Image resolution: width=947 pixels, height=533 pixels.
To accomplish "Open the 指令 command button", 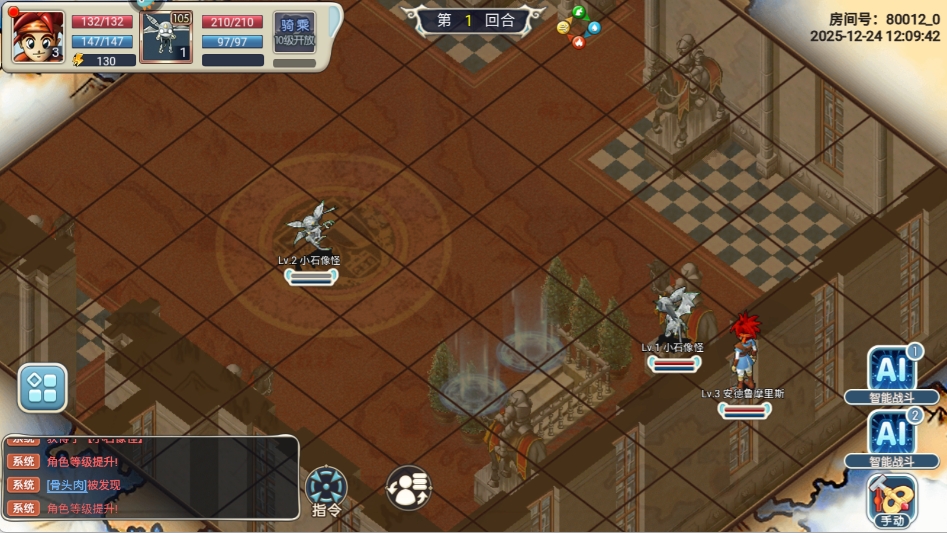I will [x=327, y=490].
